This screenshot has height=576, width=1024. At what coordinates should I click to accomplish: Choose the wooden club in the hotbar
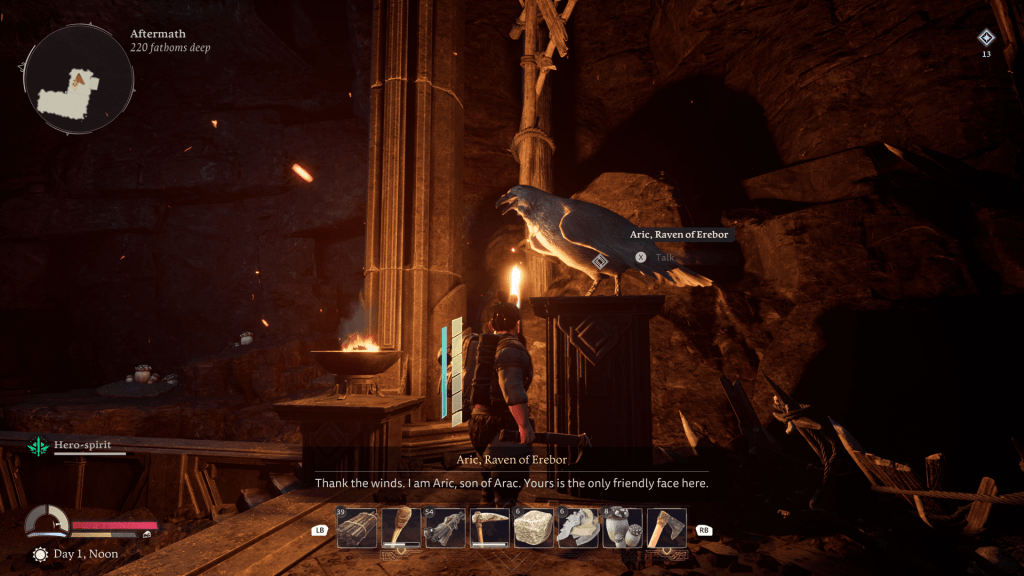[401, 528]
